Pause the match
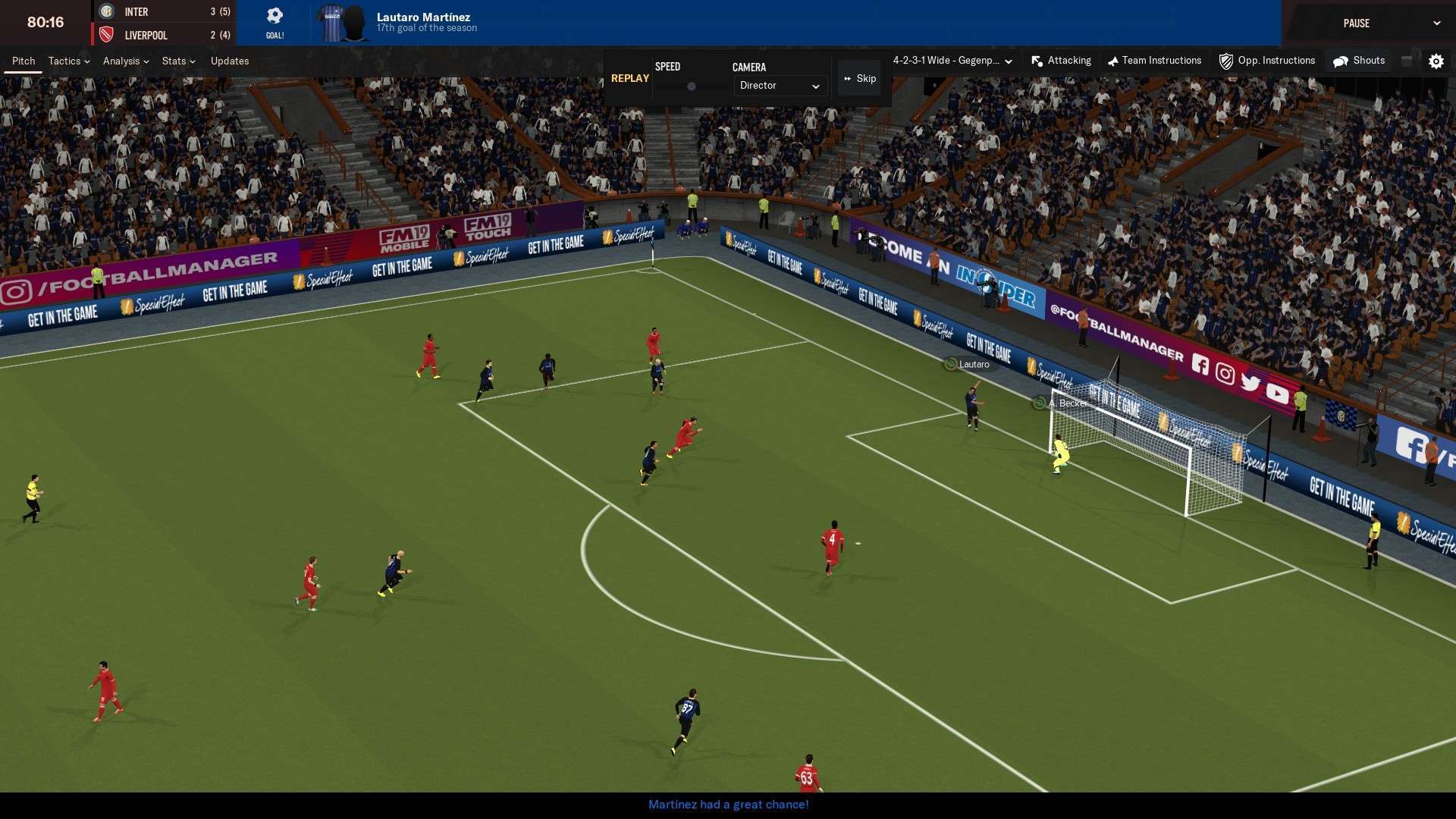The width and height of the screenshot is (1456, 819). [1356, 24]
